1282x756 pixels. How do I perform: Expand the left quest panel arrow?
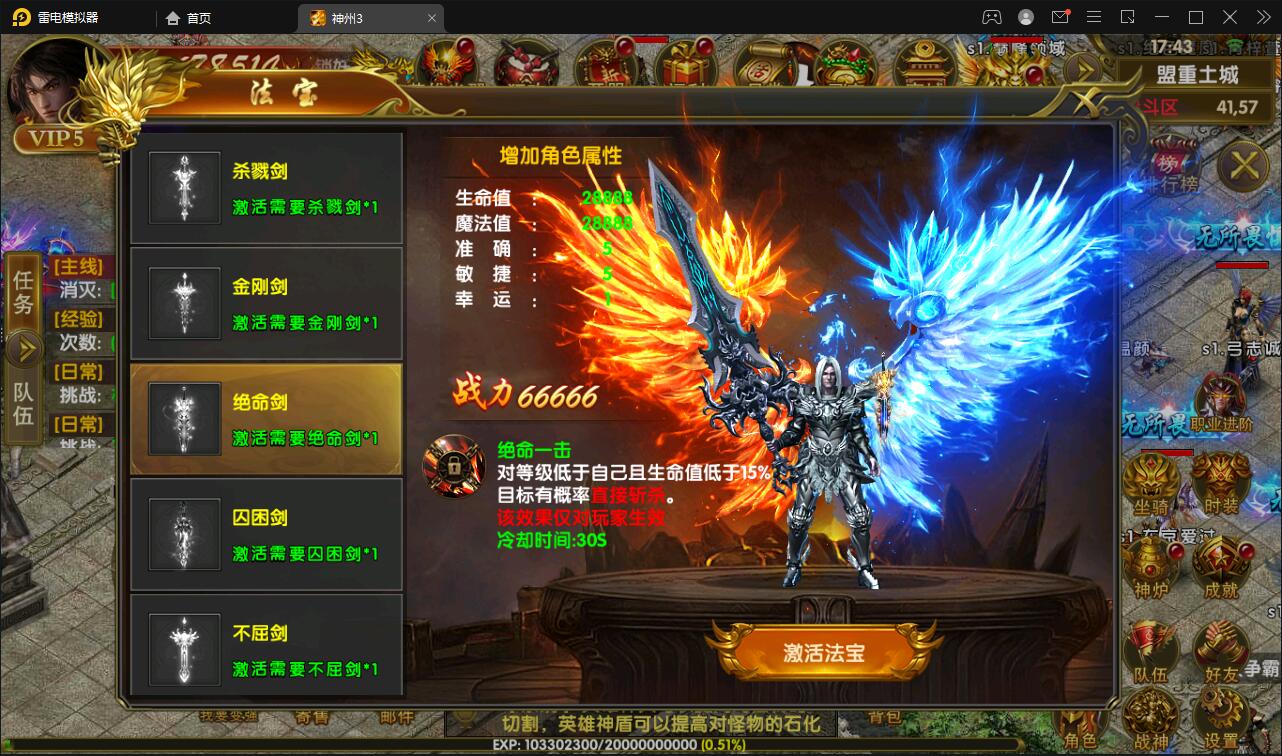coord(23,348)
